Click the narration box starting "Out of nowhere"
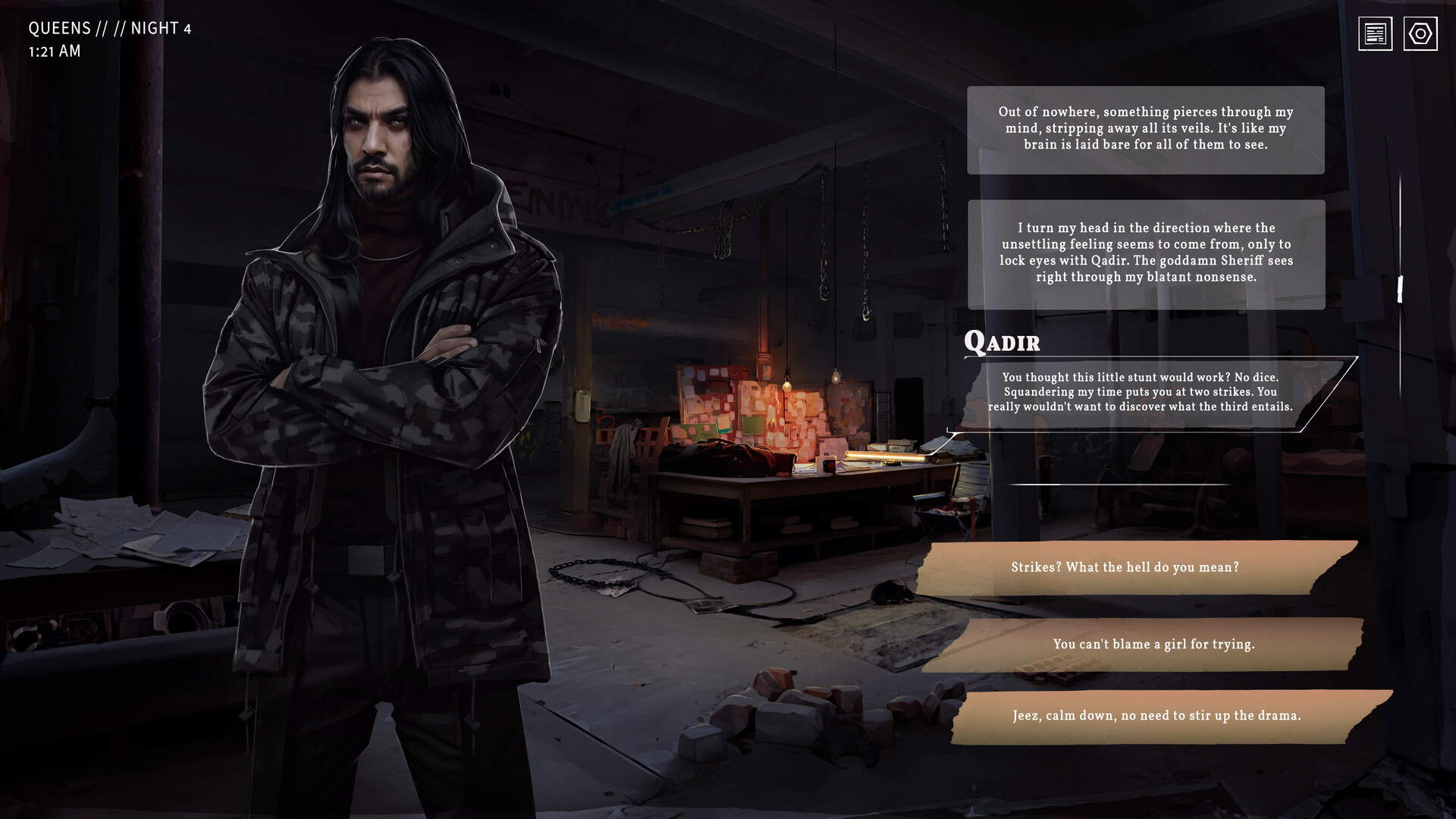Screen dimensions: 1456x819 point(1145,130)
